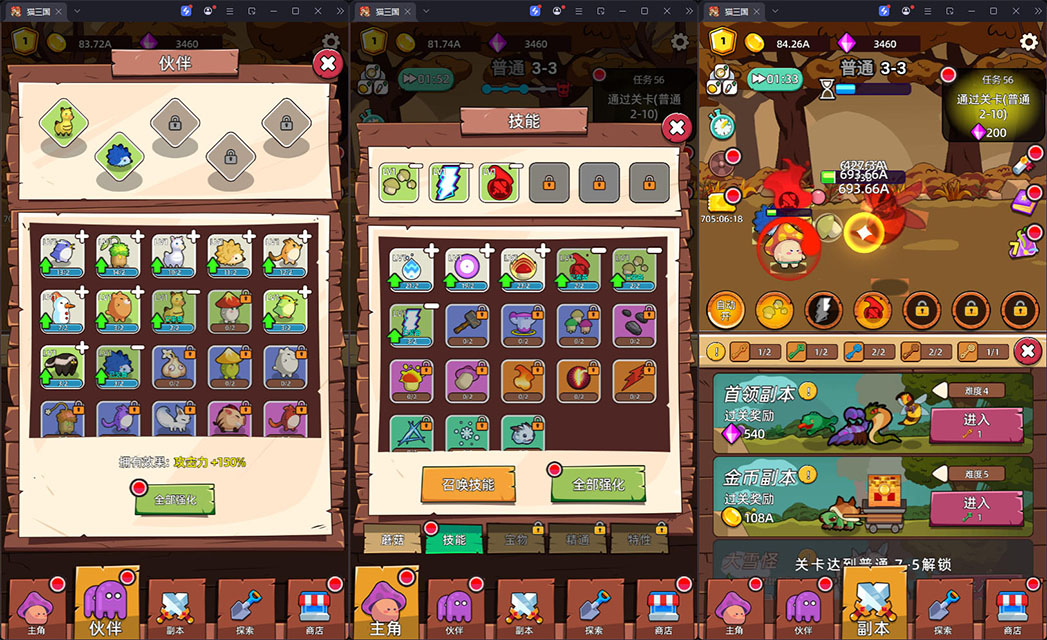
Task: Enter the 金币副本 gold dungeon
Action: point(975,507)
